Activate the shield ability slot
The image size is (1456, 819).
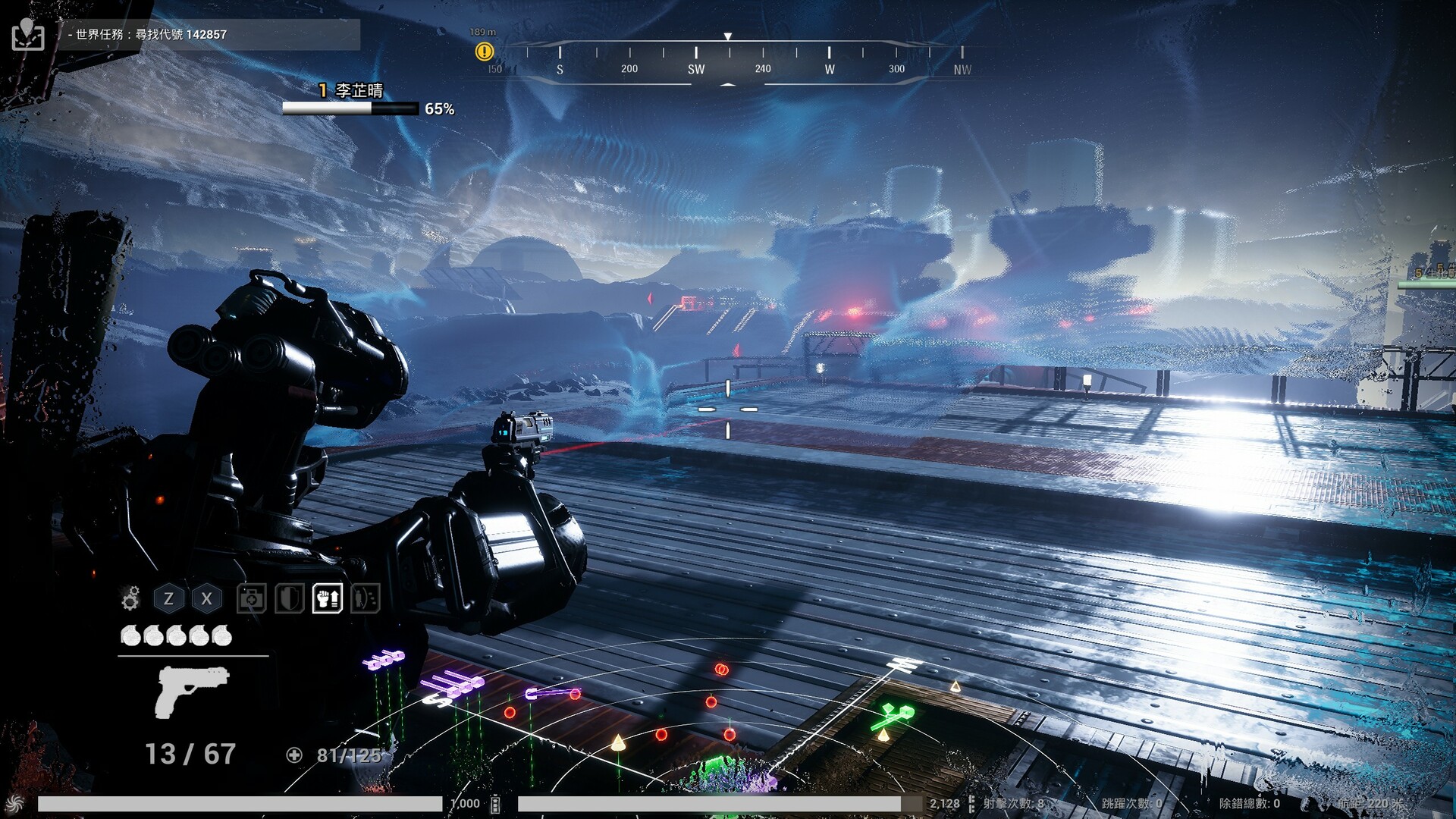(289, 599)
